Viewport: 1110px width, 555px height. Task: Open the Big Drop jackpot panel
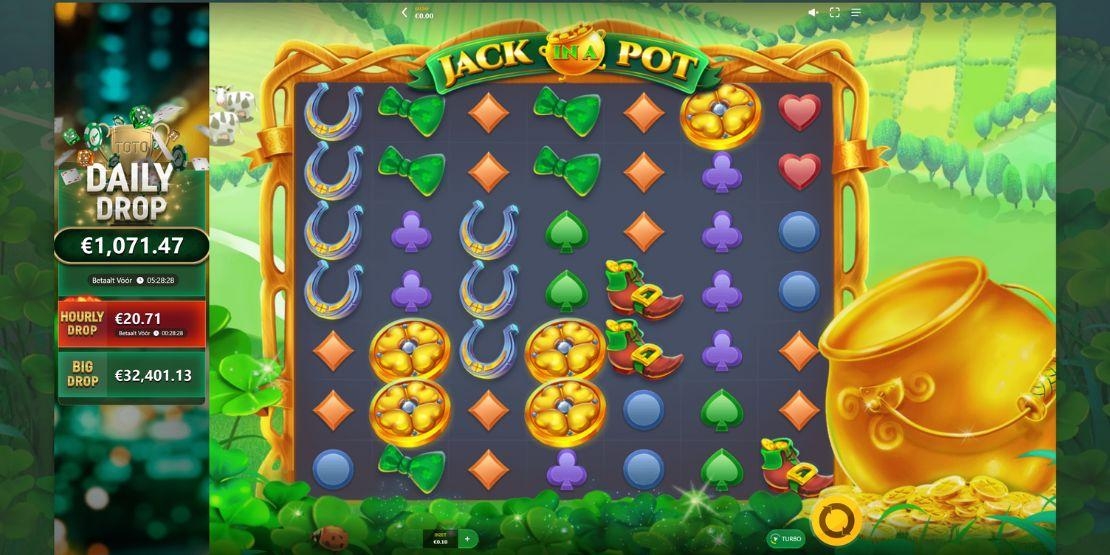[x=131, y=375]
